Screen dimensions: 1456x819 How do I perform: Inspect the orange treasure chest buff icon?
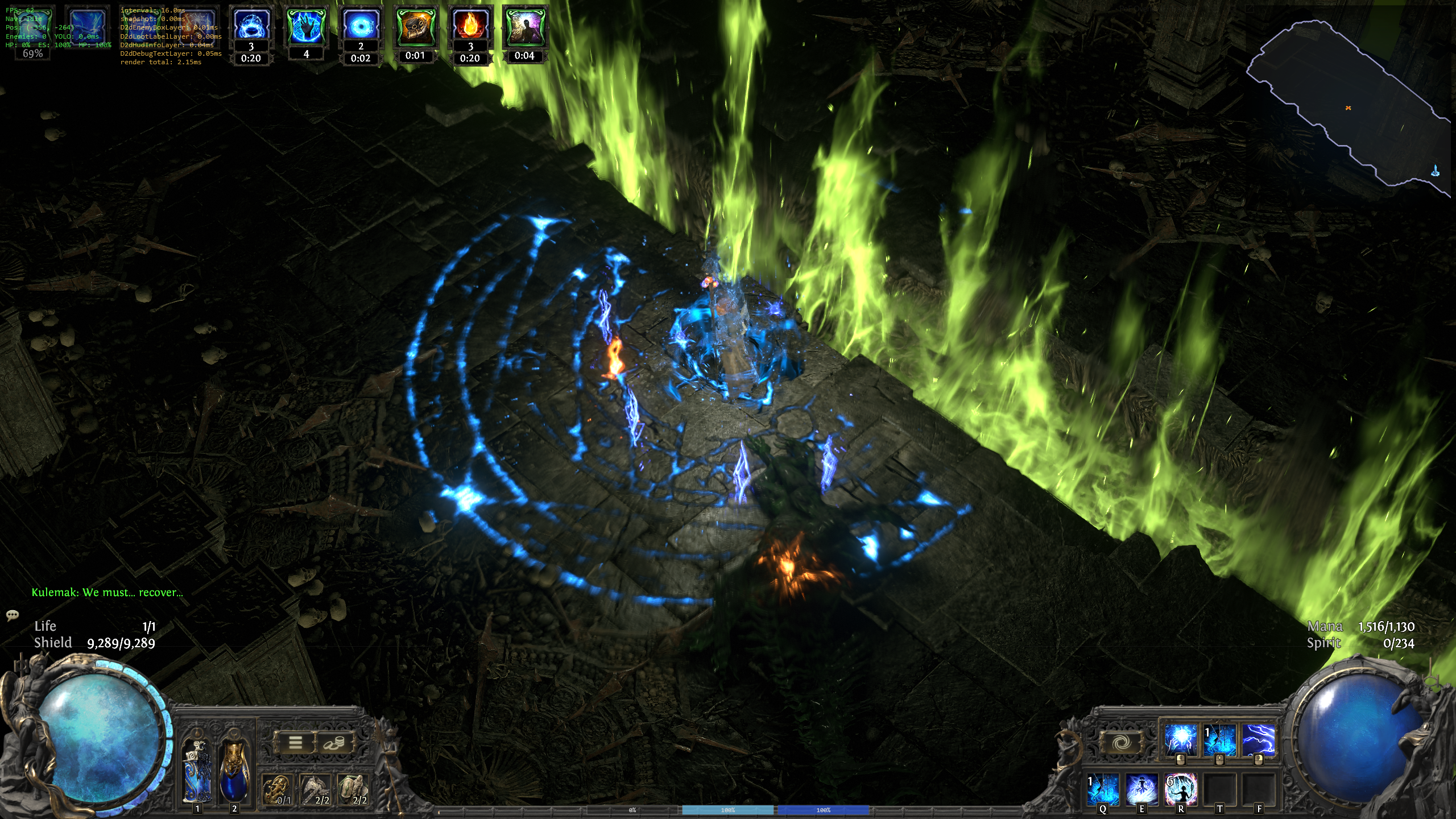(415, 27)
